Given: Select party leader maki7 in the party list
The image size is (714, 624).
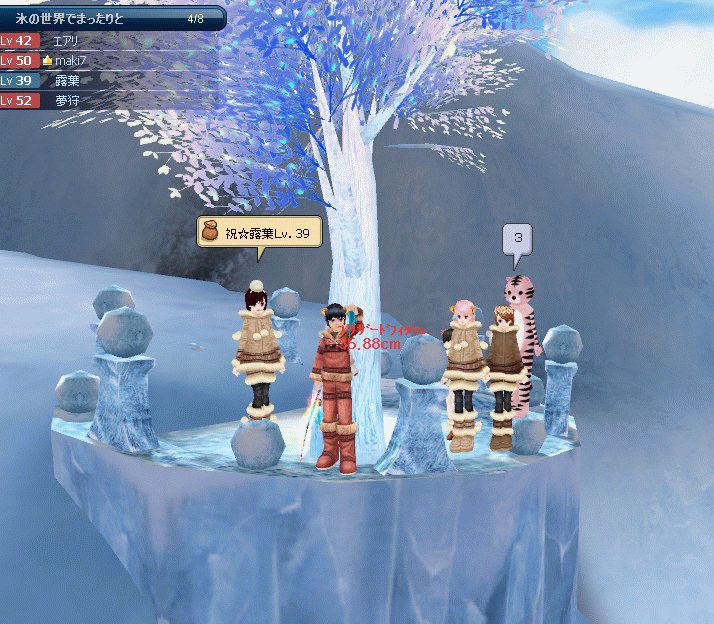Looking at the screenshot, I should tap(68, 61).
